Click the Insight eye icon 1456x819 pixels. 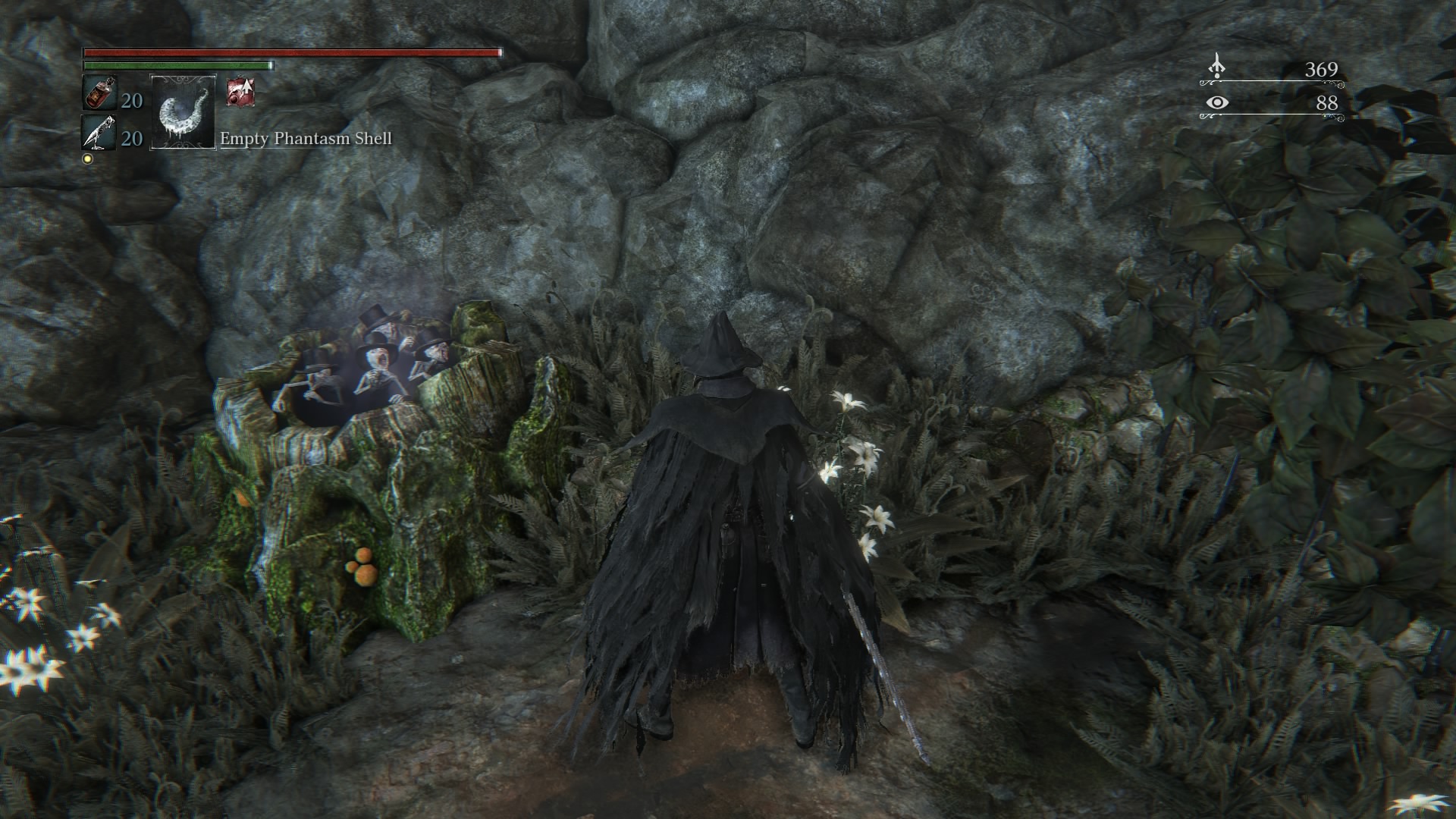pyautogui.click(x=1217, y=102)
